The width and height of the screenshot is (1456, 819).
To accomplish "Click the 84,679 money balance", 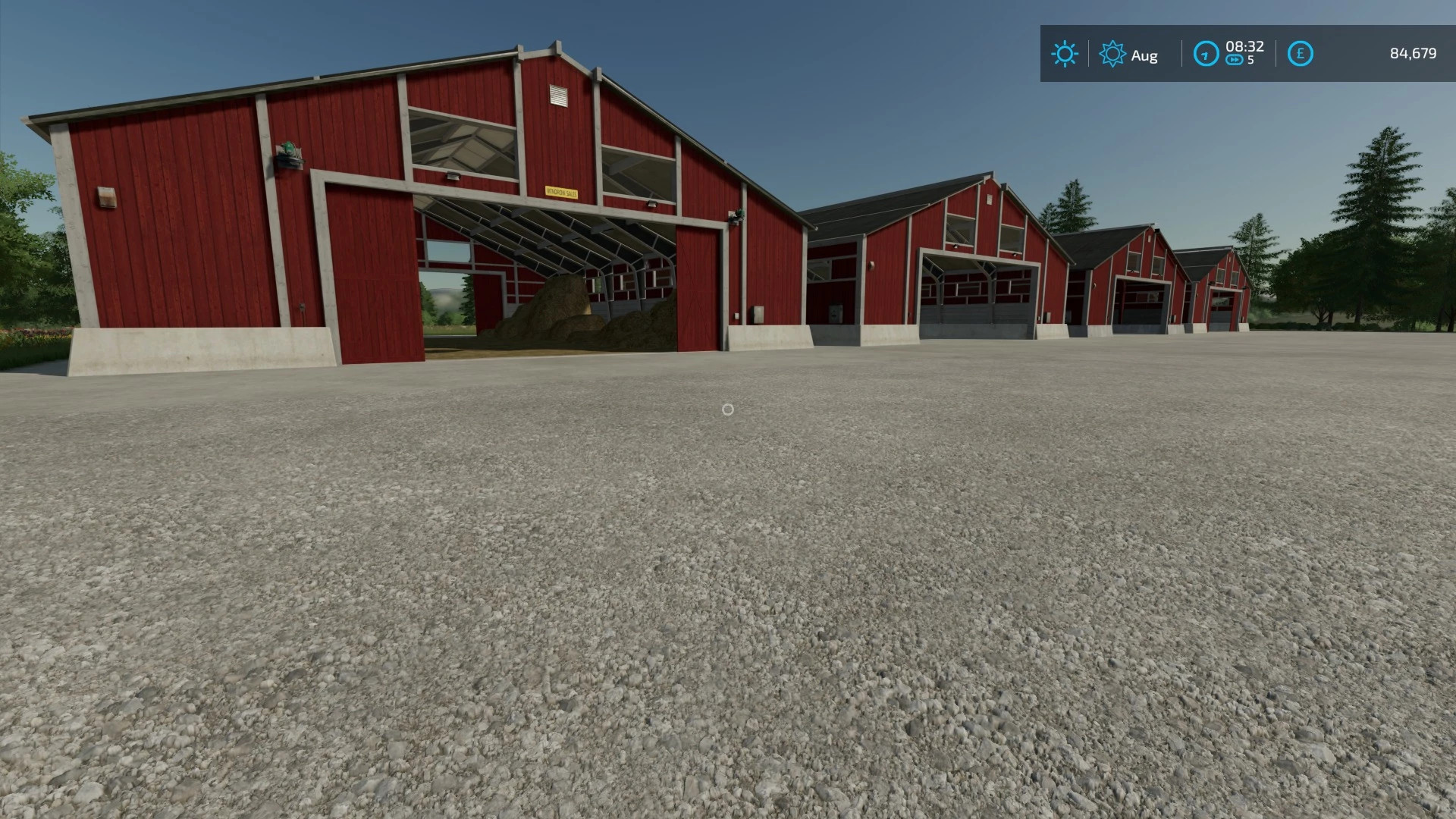I will pyautogui.click(x=1414, y=54).
